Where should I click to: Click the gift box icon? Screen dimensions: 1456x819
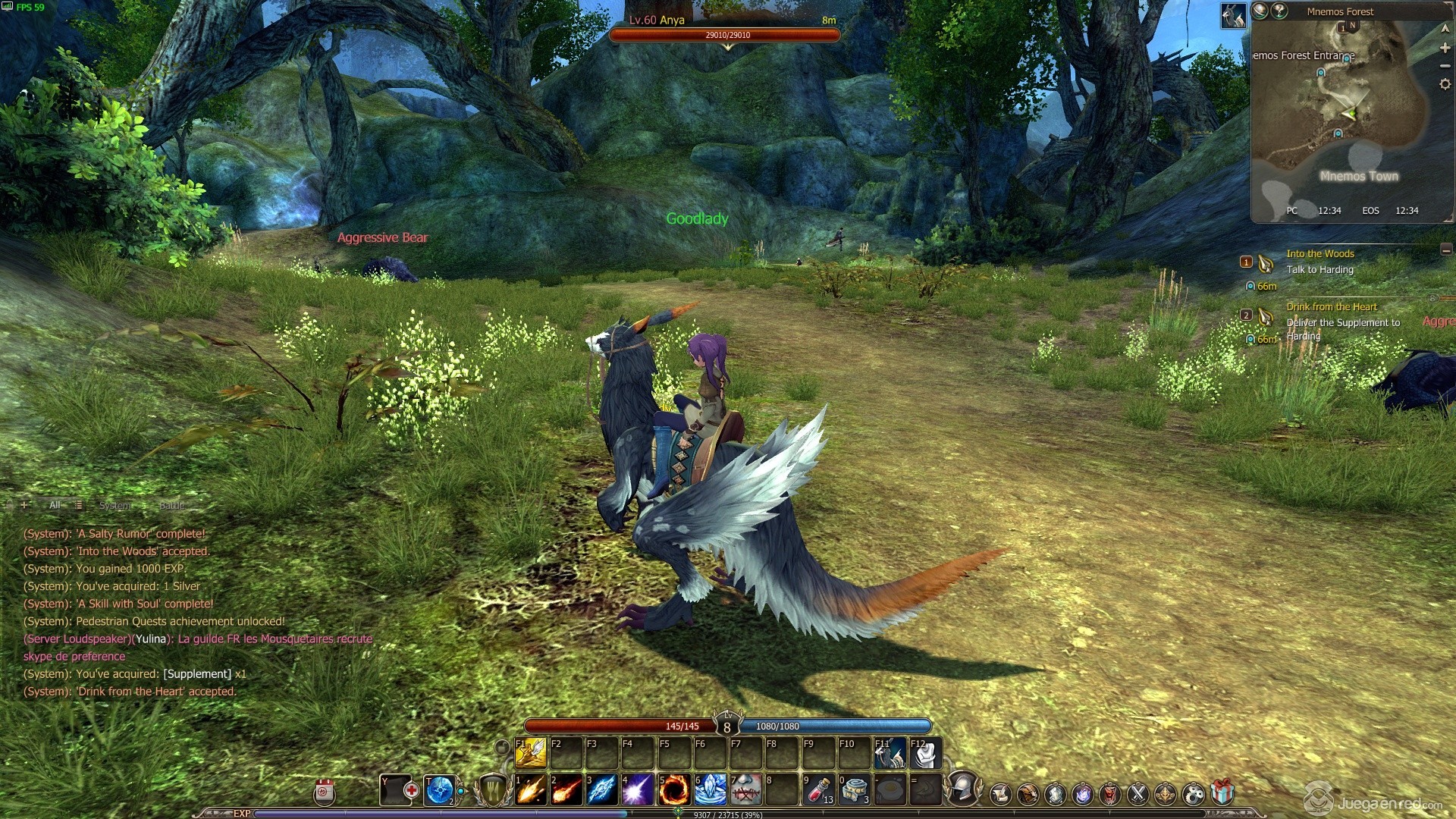point(1222,793)
